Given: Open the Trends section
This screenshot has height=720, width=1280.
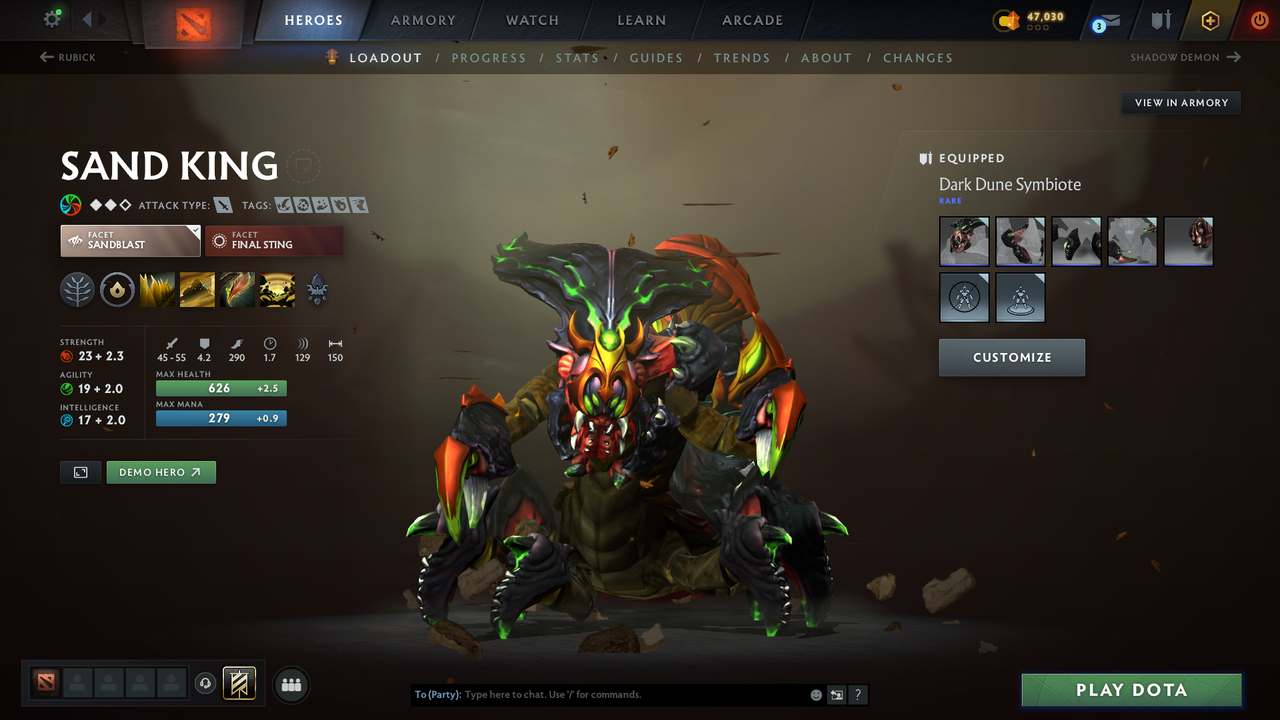Looking at the screenshot, I should tap(742, 58).
